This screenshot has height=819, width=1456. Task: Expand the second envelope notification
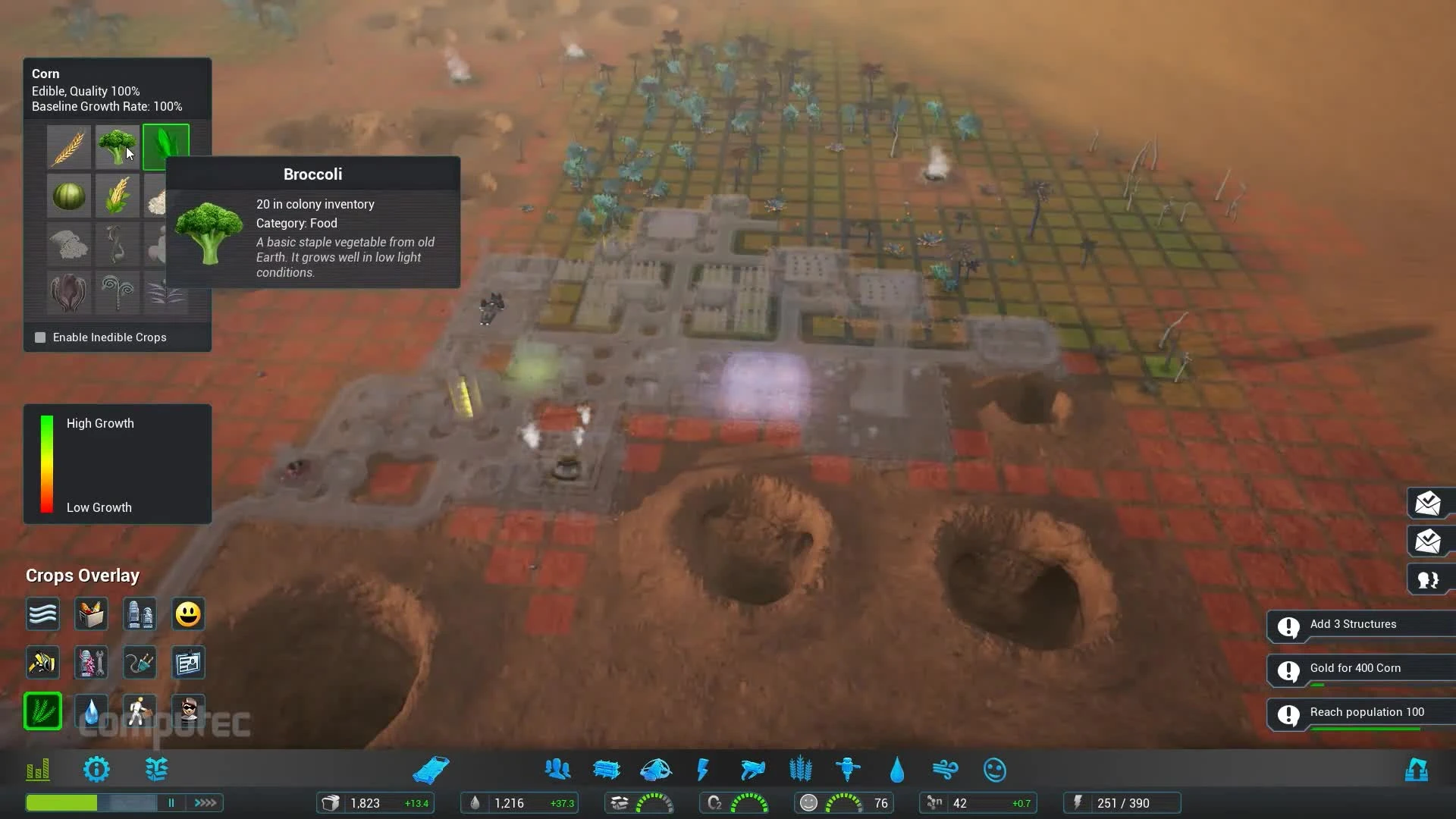click(1429, 541)
